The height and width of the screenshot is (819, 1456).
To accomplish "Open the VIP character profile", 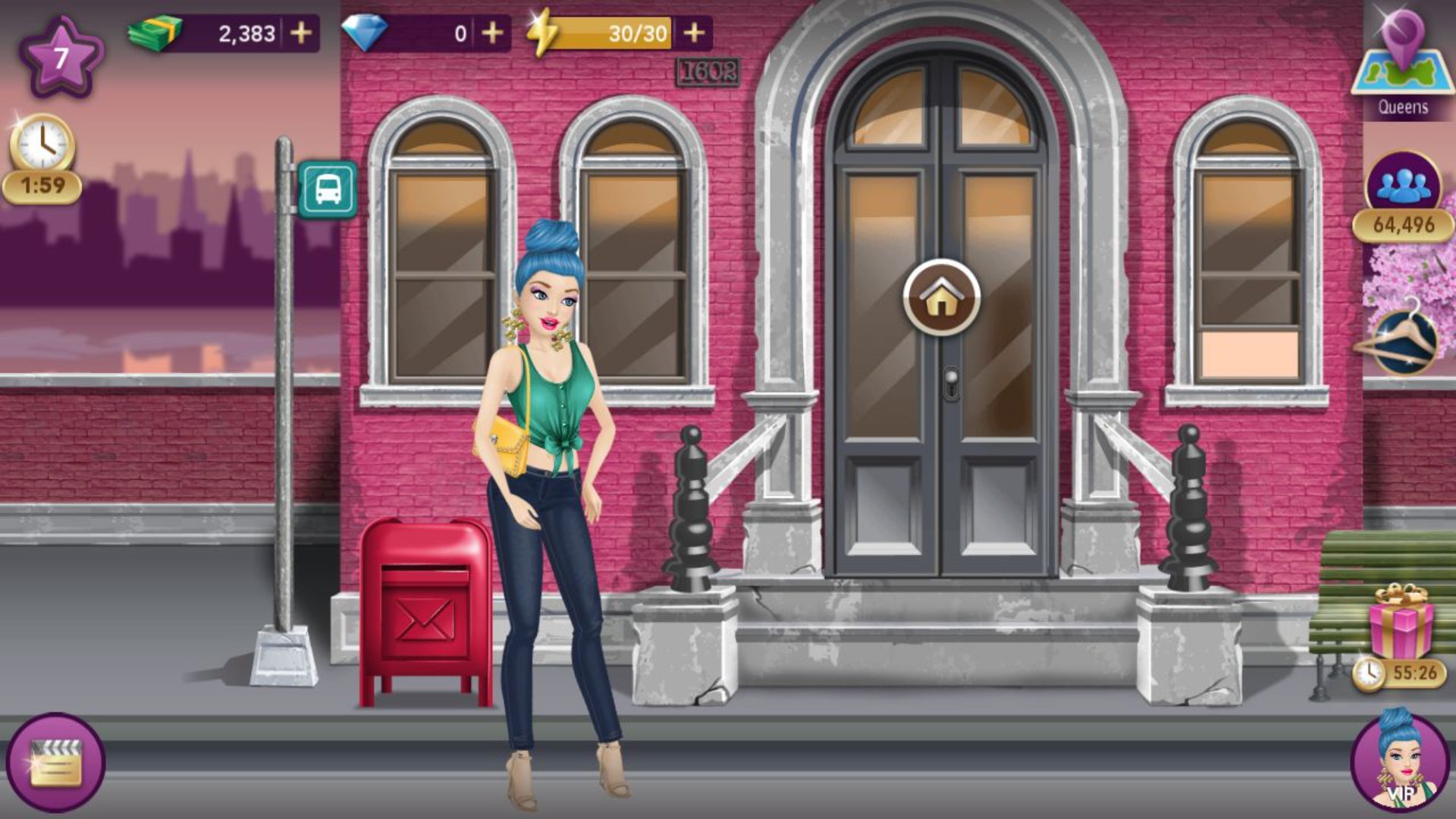I will [1400, 762].
